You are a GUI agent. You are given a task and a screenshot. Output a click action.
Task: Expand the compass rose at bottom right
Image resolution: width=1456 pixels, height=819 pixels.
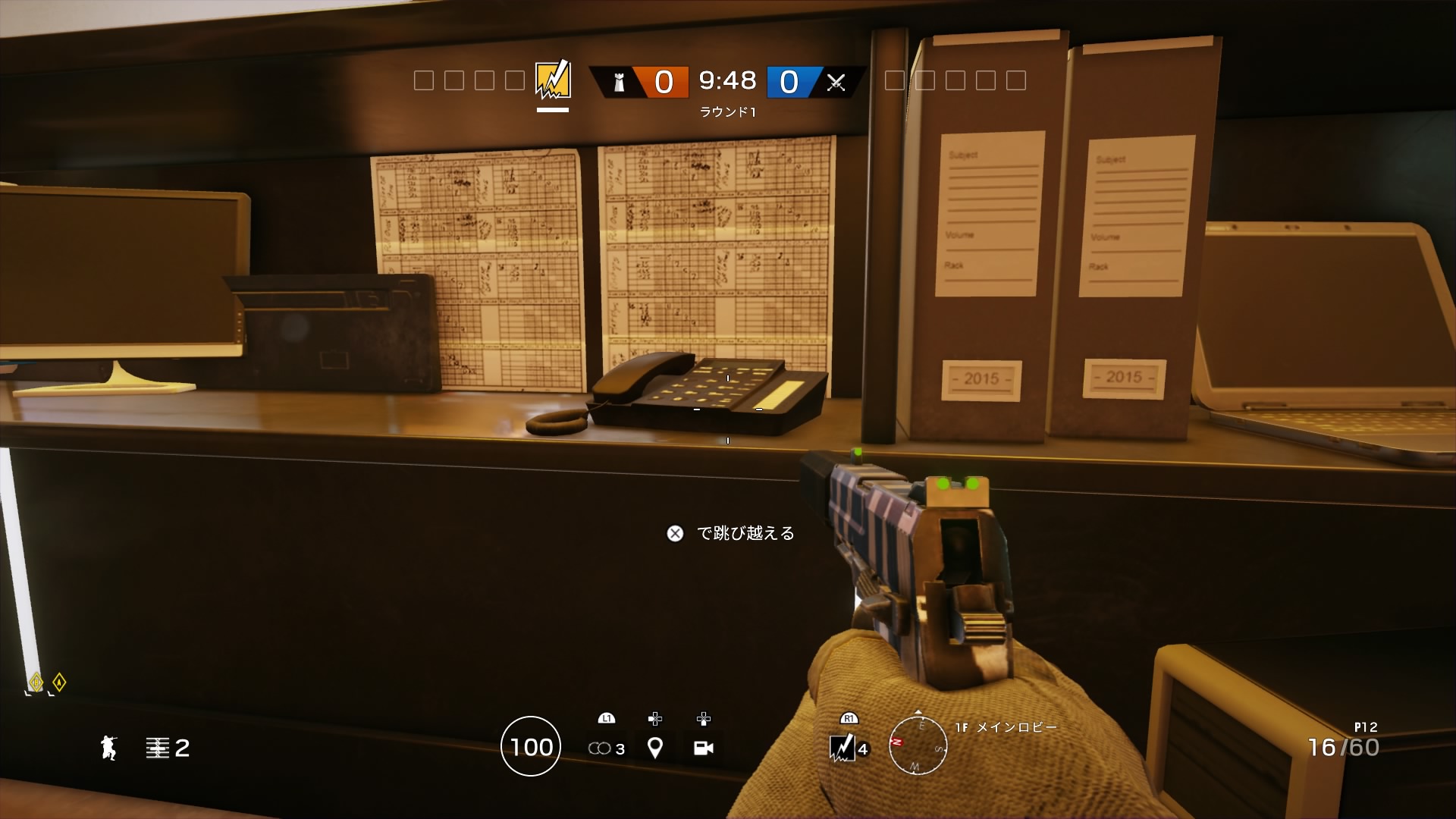coord(918,747)
